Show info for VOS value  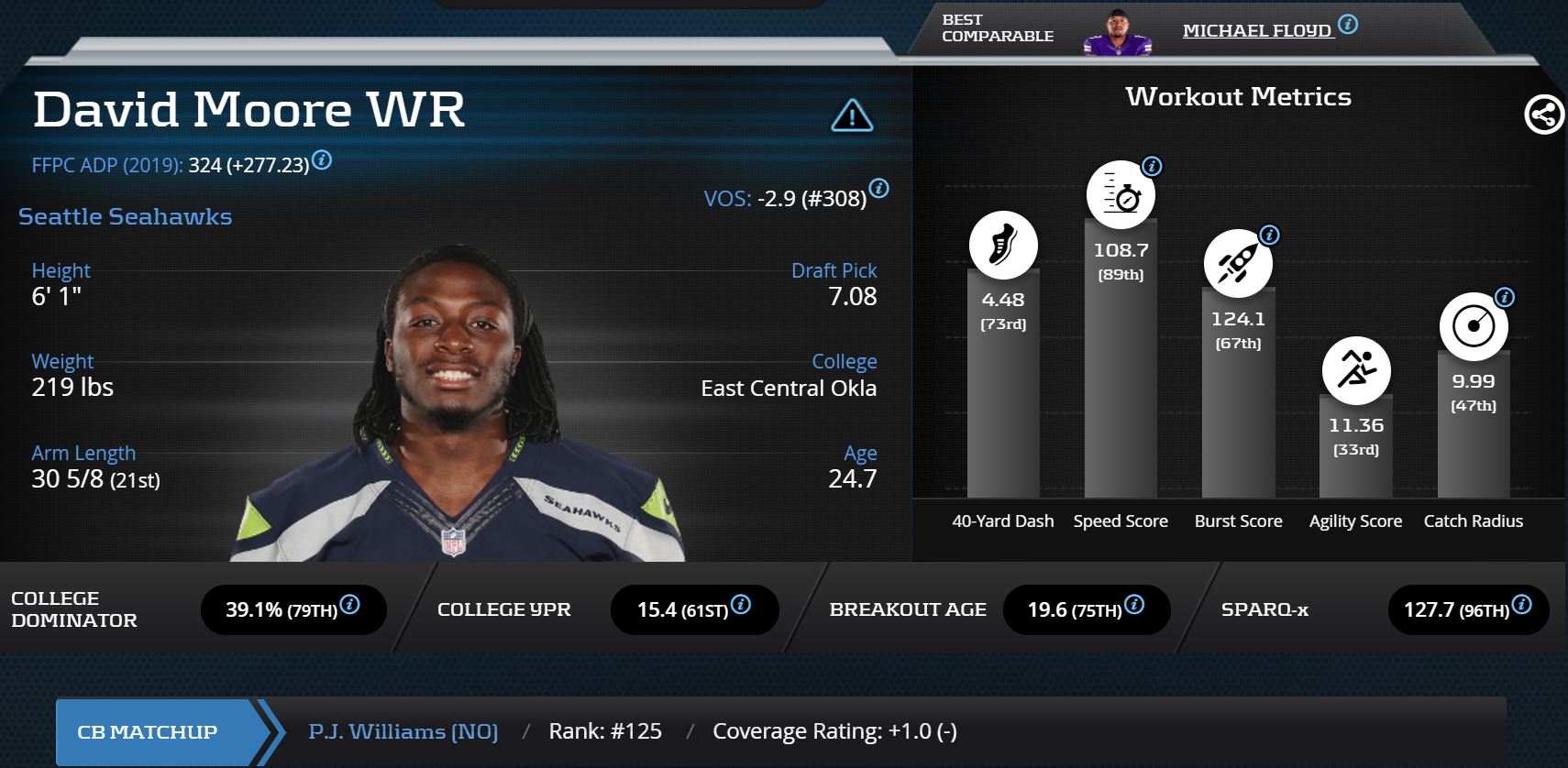[x=878, y=189]
